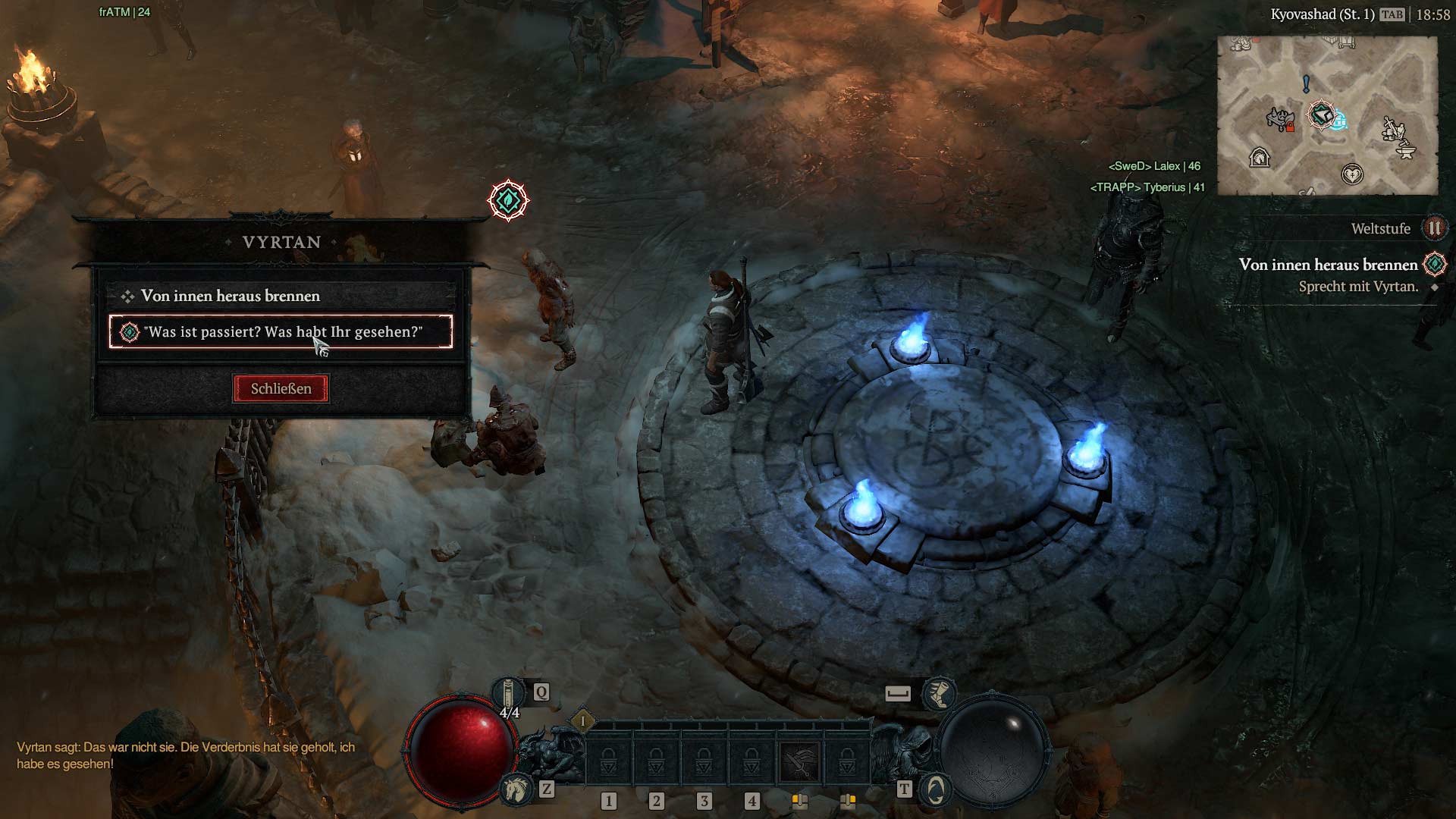Cast the town portal swirl icon
Image resolution: width=1456 pixels, height=819 pixels.
(x=936, y=790)
